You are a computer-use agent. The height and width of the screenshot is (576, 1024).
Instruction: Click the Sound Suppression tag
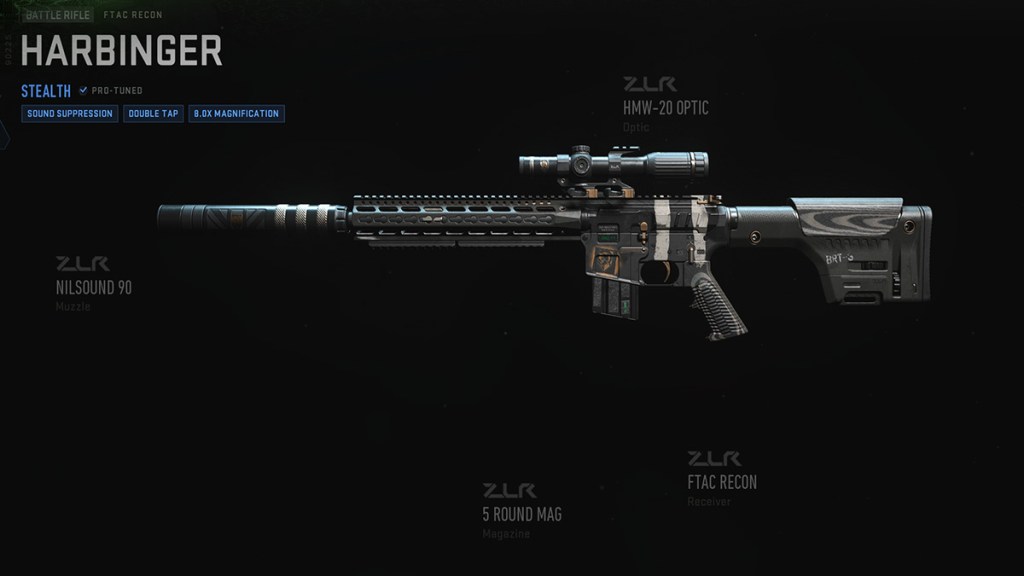pos(69,114)
